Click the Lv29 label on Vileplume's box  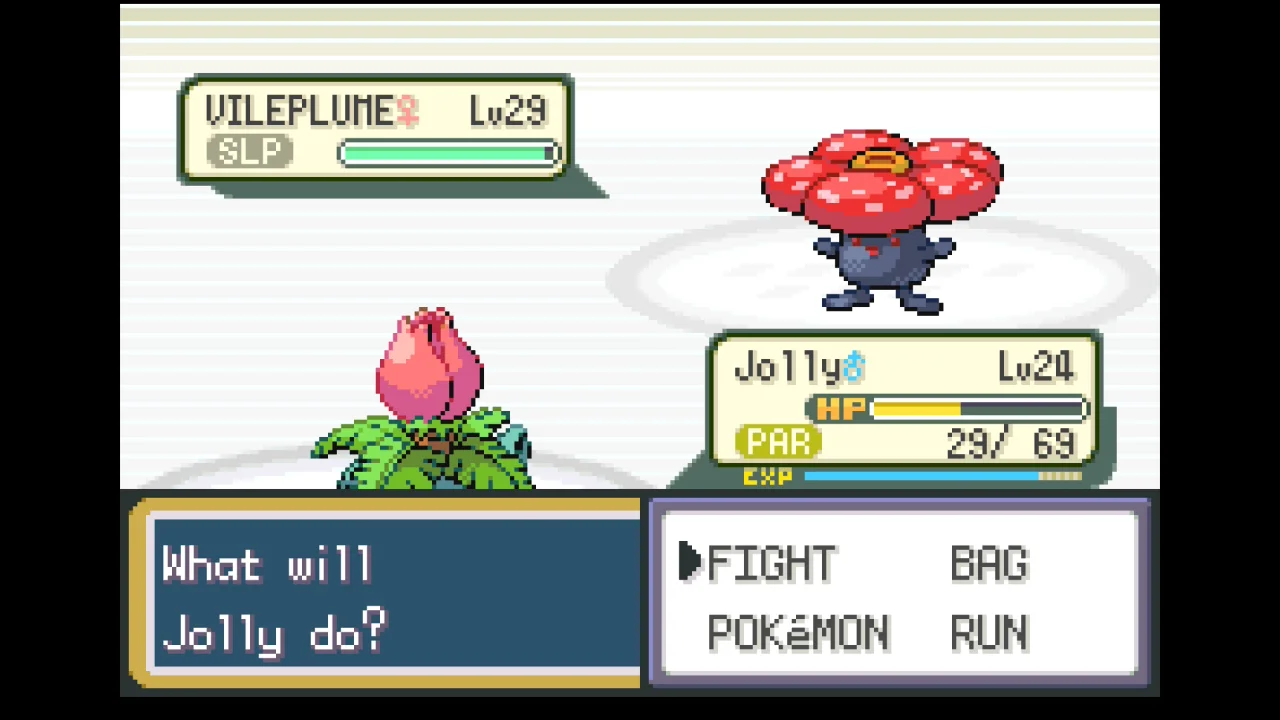[x=505, y=110]
